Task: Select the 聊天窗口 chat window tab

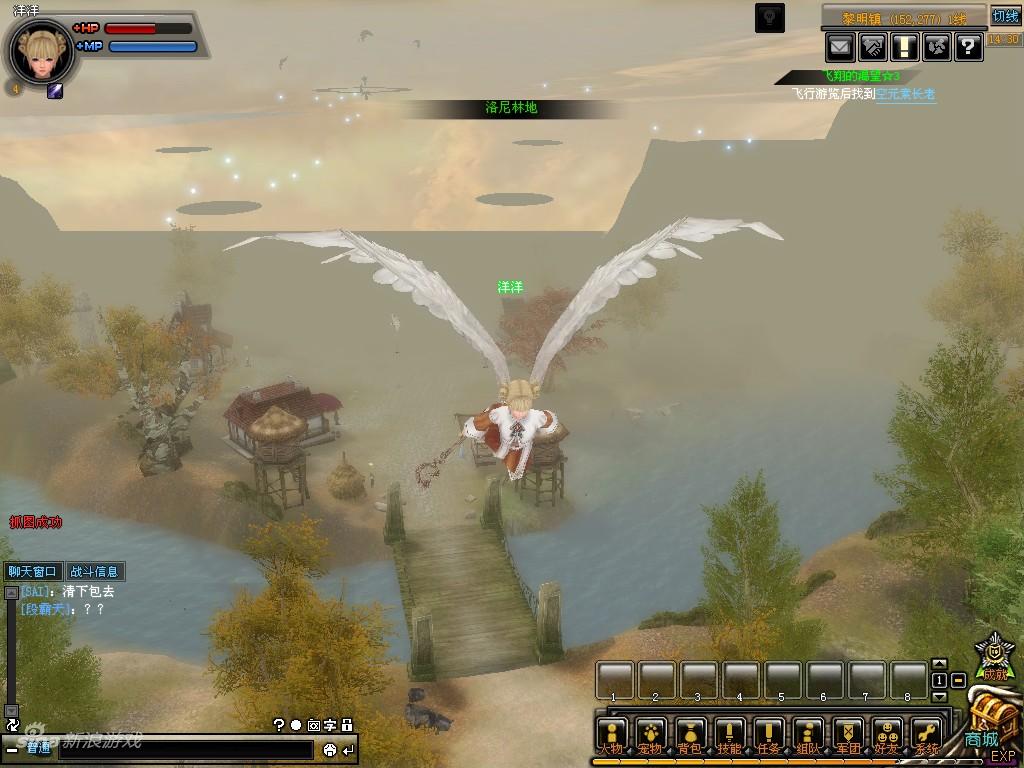Action: pos(32,572)
